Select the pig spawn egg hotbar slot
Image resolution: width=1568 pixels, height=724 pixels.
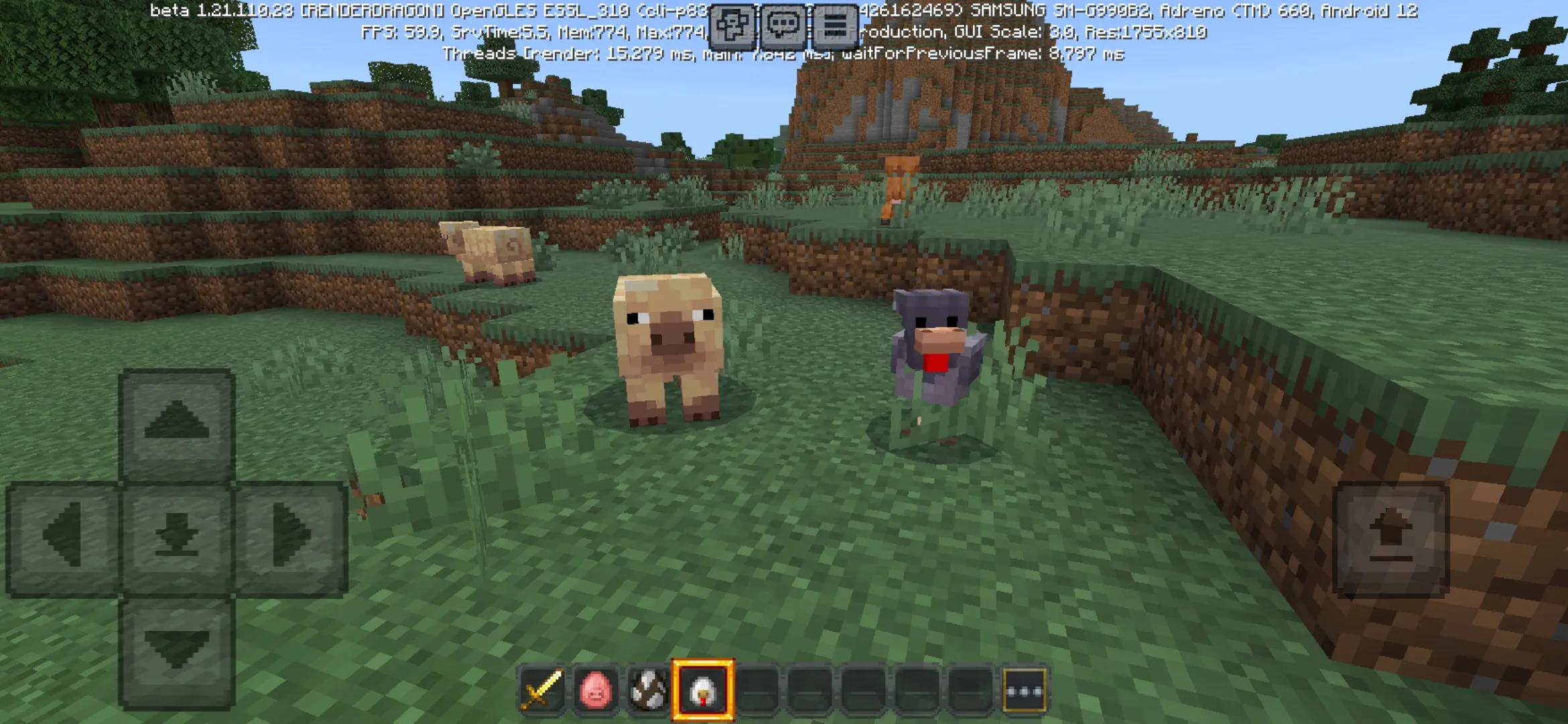click(x=596, y=683)
